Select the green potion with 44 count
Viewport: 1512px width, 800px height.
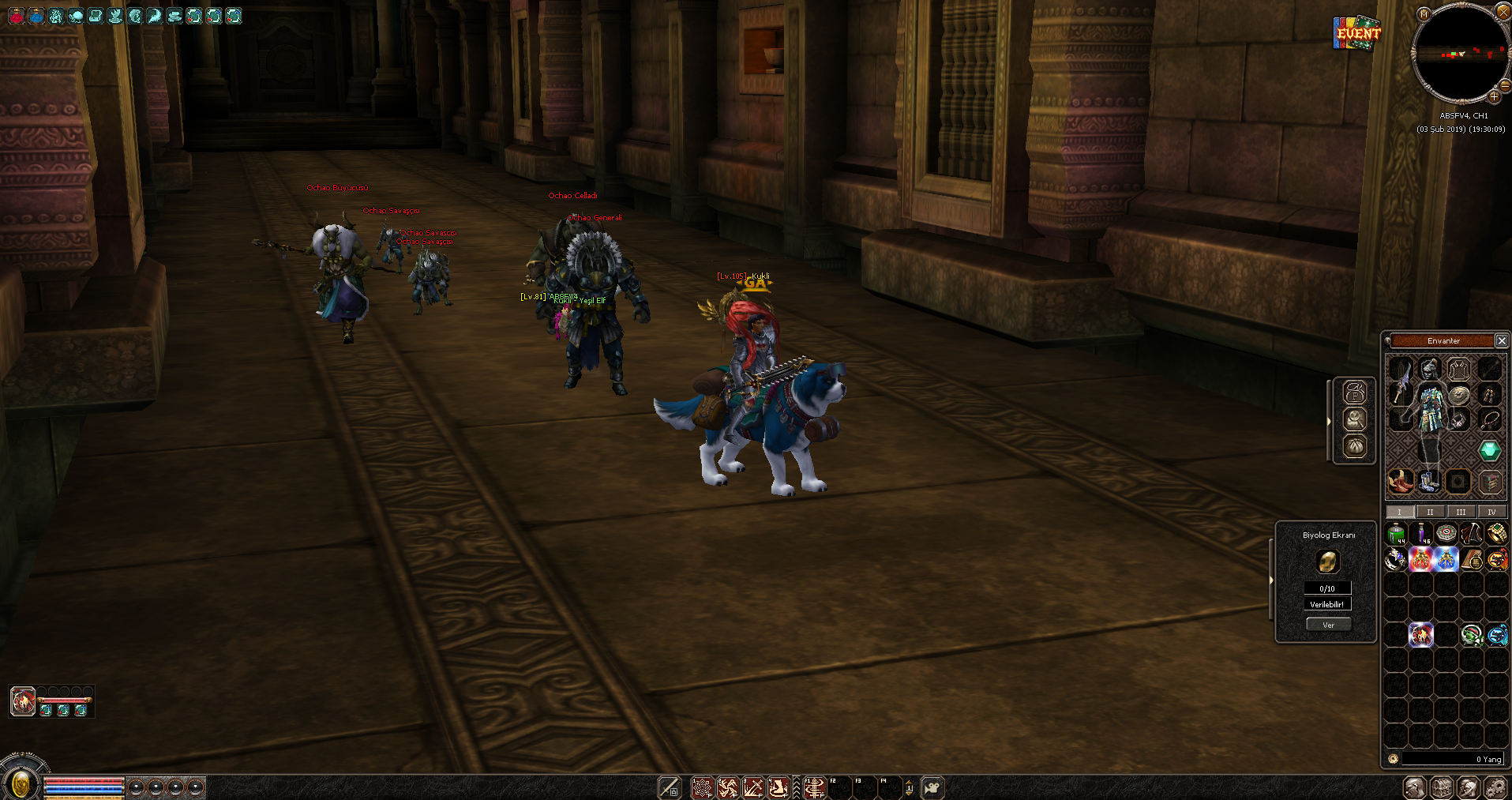pyautogui.click(x=1396, y=535)
